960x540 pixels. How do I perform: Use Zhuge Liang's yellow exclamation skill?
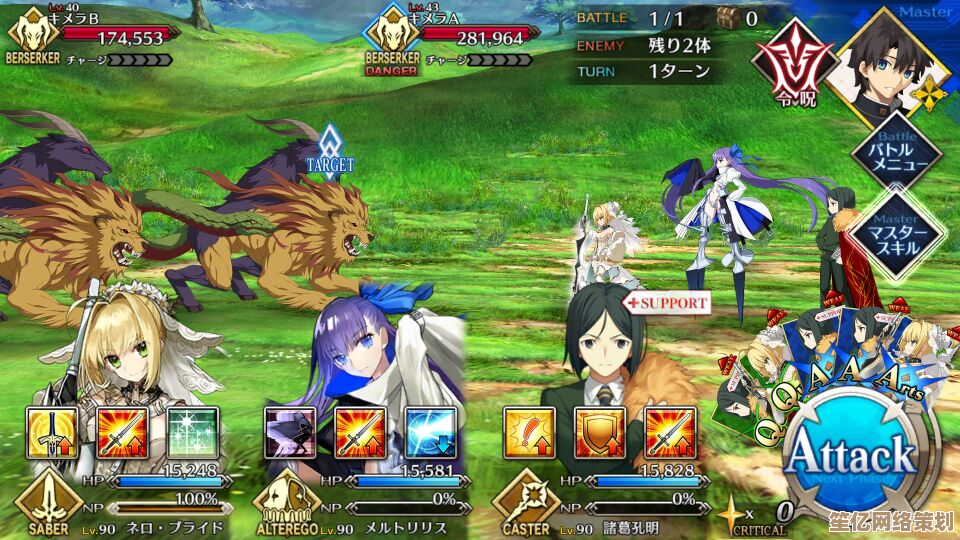[x=528, y=432]
